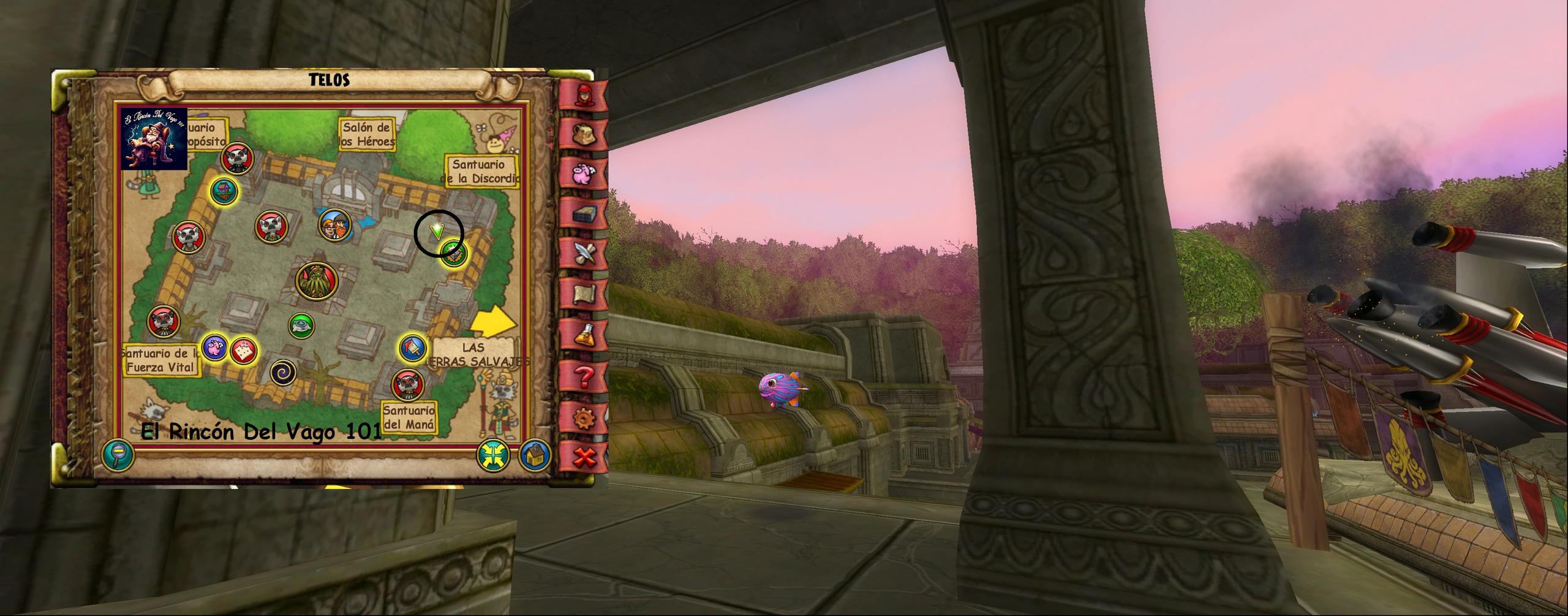The height and width of the screenshot is (616, 1568).
Task: Select the dark spiral portal marker
Action: (x=283, y=372)
